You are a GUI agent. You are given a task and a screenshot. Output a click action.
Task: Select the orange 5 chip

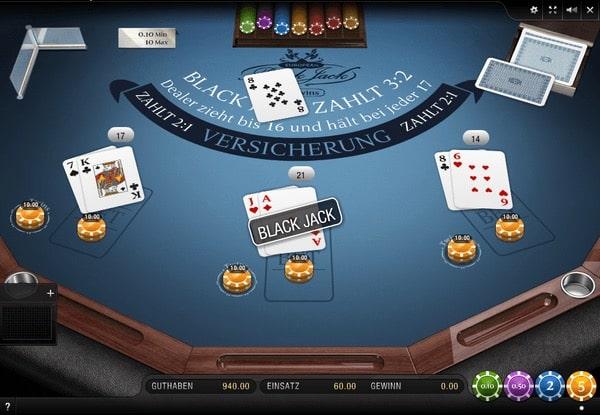click(580, 385)
